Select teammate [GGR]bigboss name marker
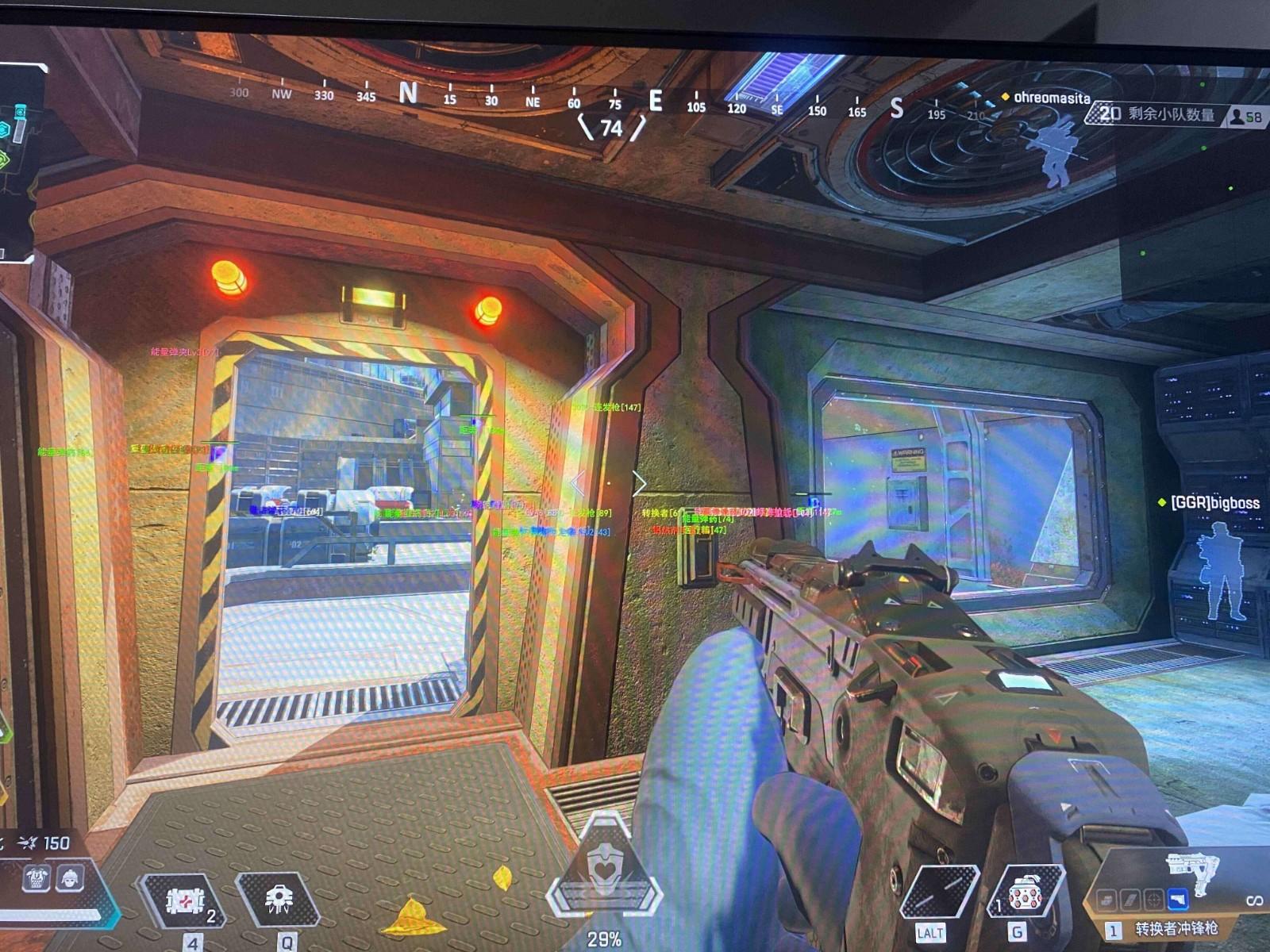The image size is (1270, 952). (1214, 503)
